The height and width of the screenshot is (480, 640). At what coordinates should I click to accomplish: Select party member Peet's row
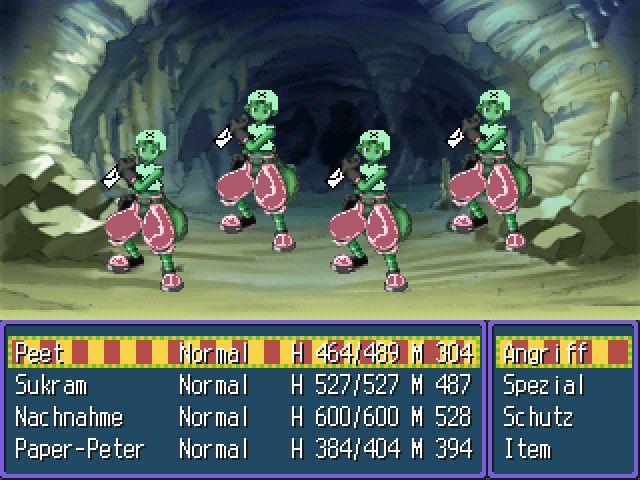pyautogui.click(x=244, y=353)
